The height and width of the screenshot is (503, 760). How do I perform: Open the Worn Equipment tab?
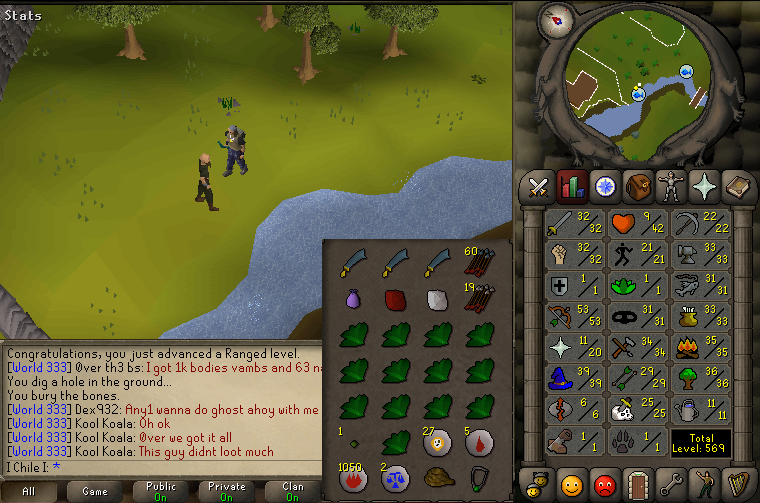[671, 186]
